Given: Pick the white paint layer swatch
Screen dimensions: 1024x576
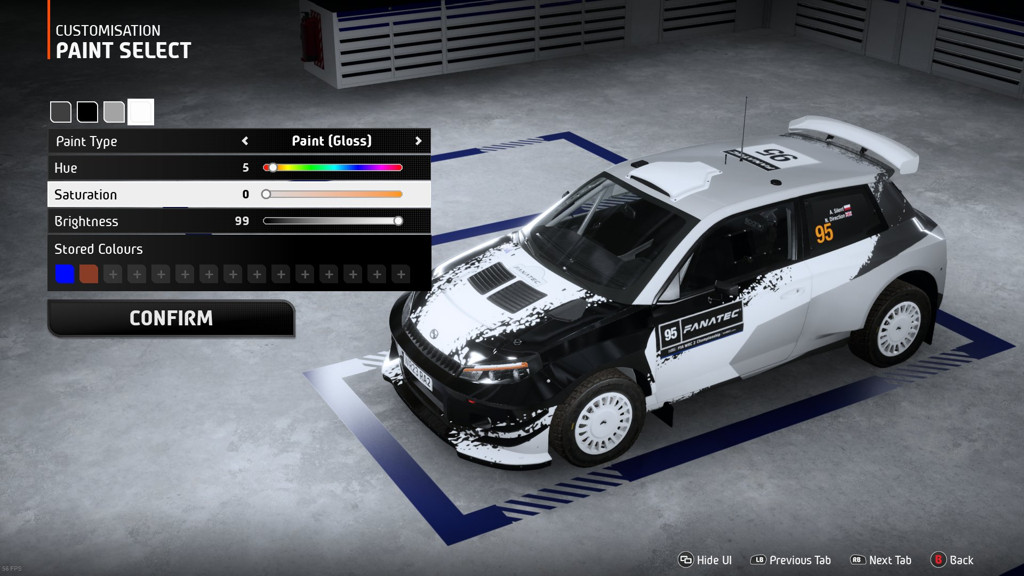Looking at the screenshot, I should click(141, 112).
